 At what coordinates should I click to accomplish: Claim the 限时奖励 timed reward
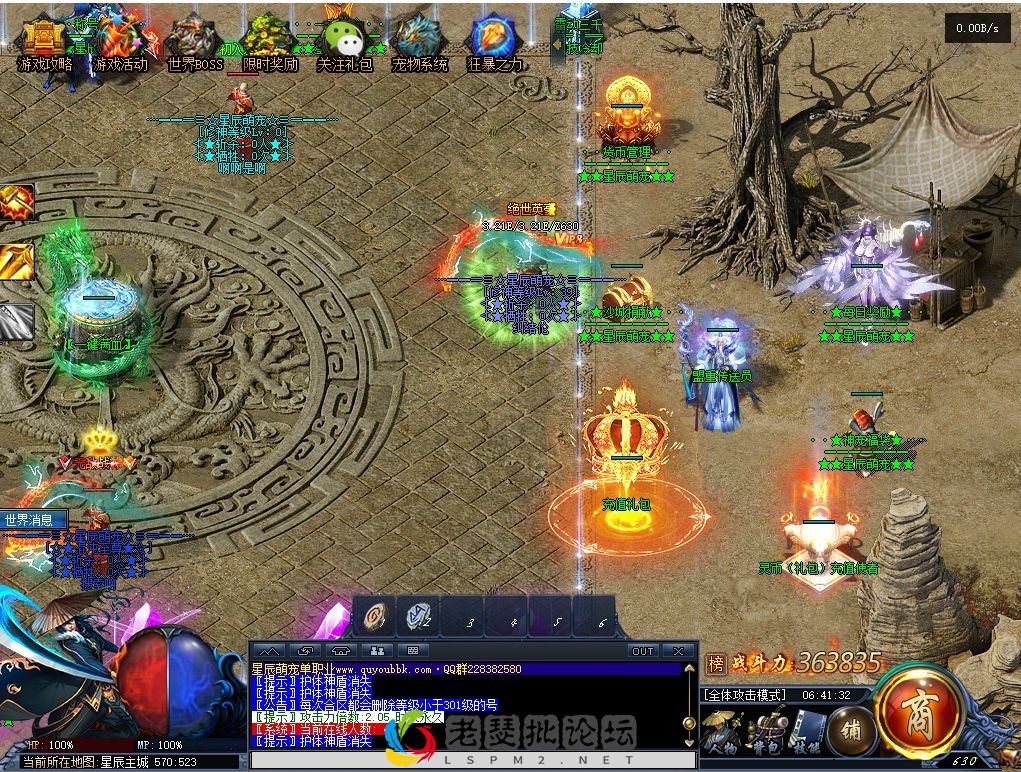270,45
